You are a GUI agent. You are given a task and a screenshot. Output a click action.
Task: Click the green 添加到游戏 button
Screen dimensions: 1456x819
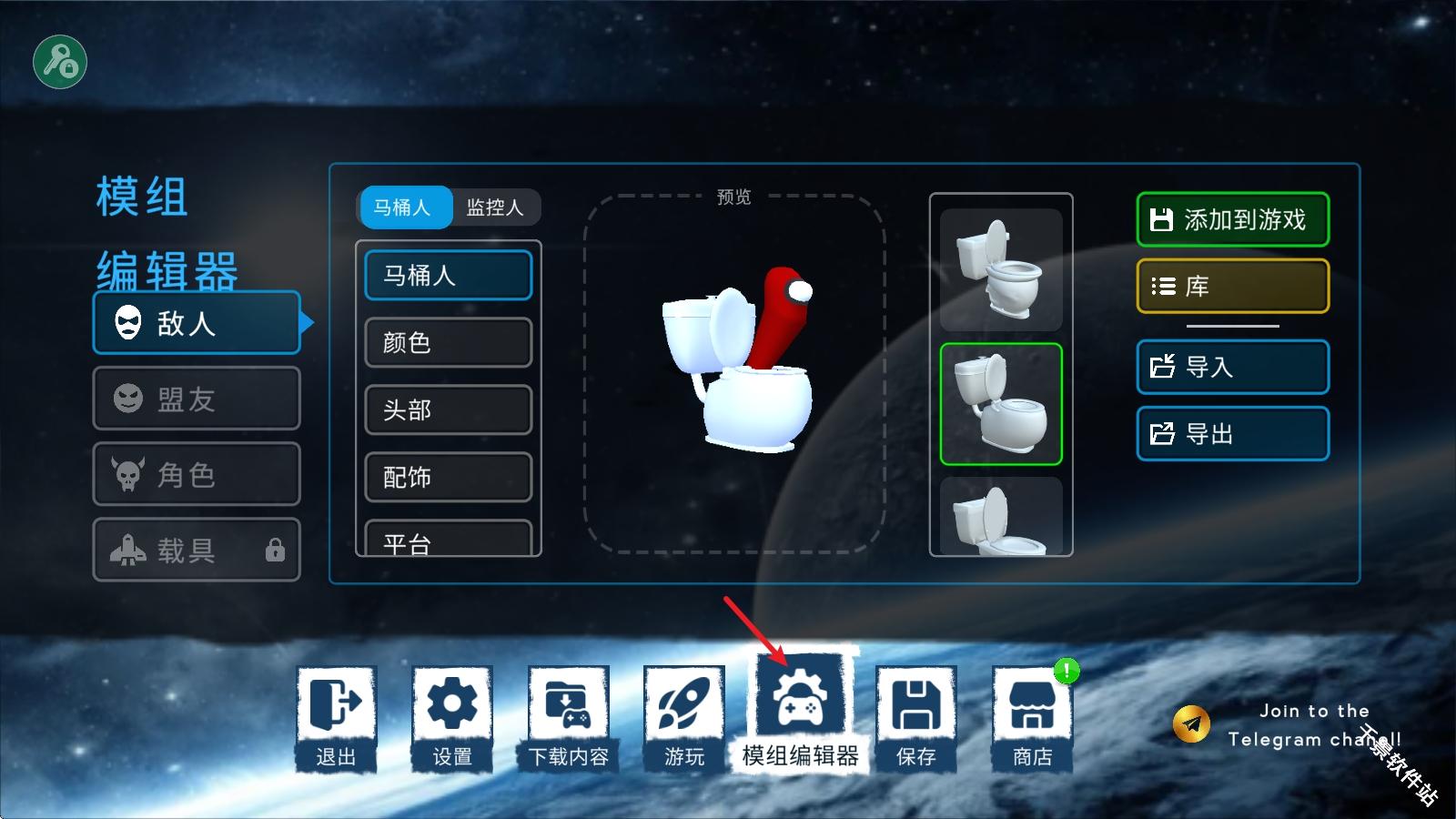click(x=1232, y=219)
